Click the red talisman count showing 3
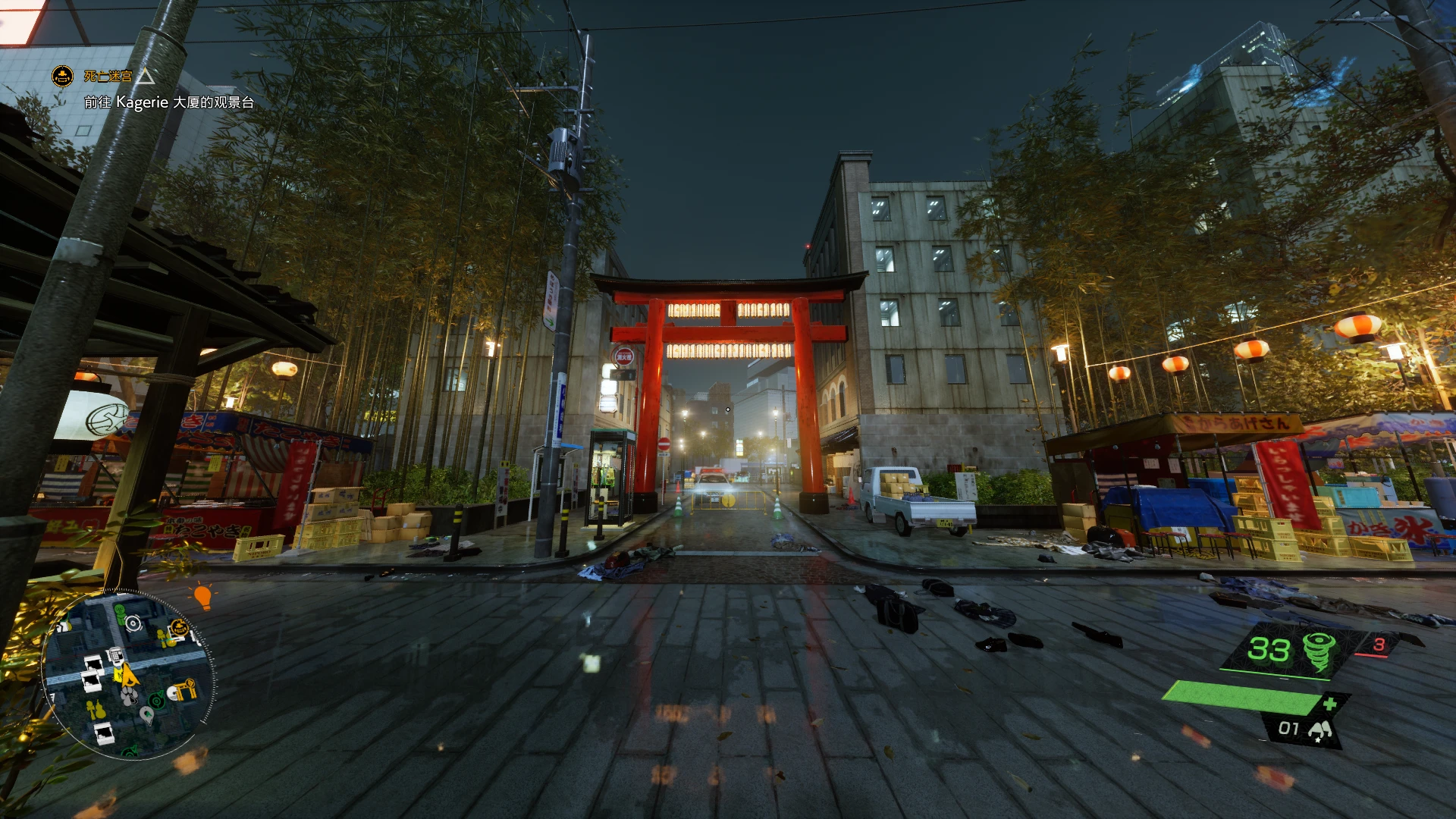Viewport: 1456px width, 819px height. [1379, 645]
